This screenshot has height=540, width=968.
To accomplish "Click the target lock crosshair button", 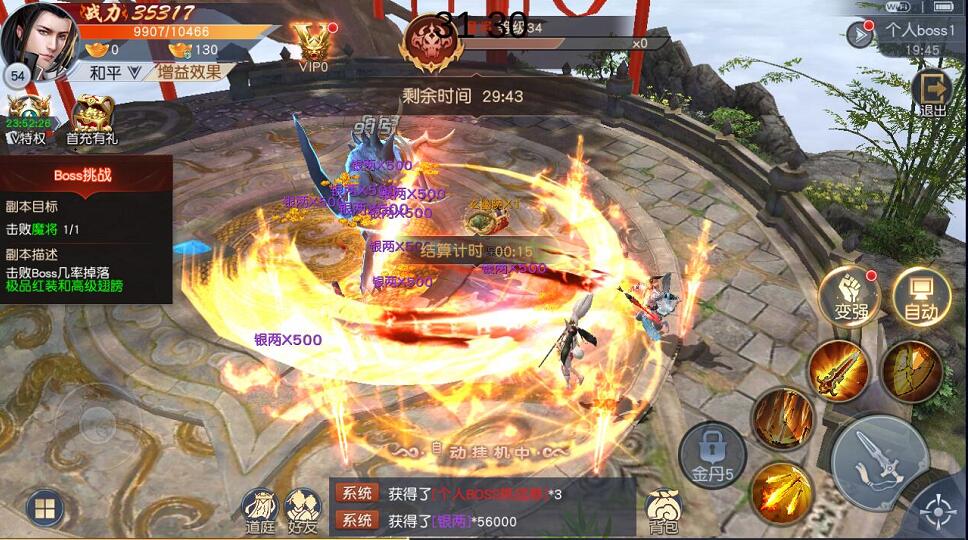I will point(938,512).
